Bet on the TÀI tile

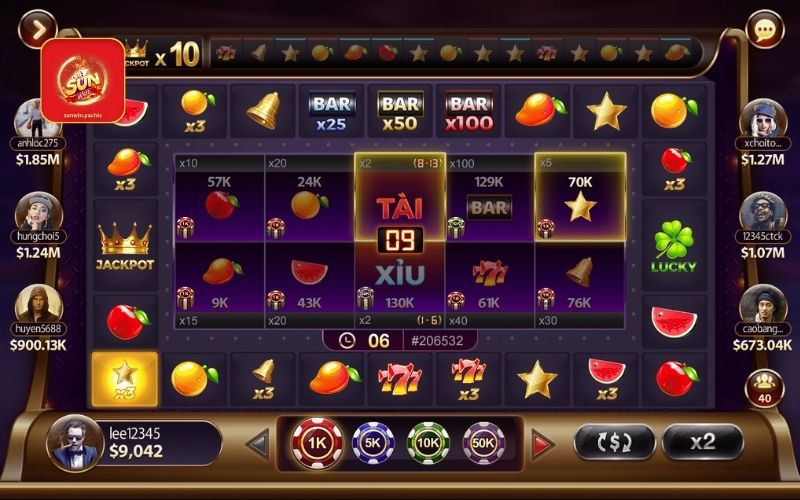399,200
